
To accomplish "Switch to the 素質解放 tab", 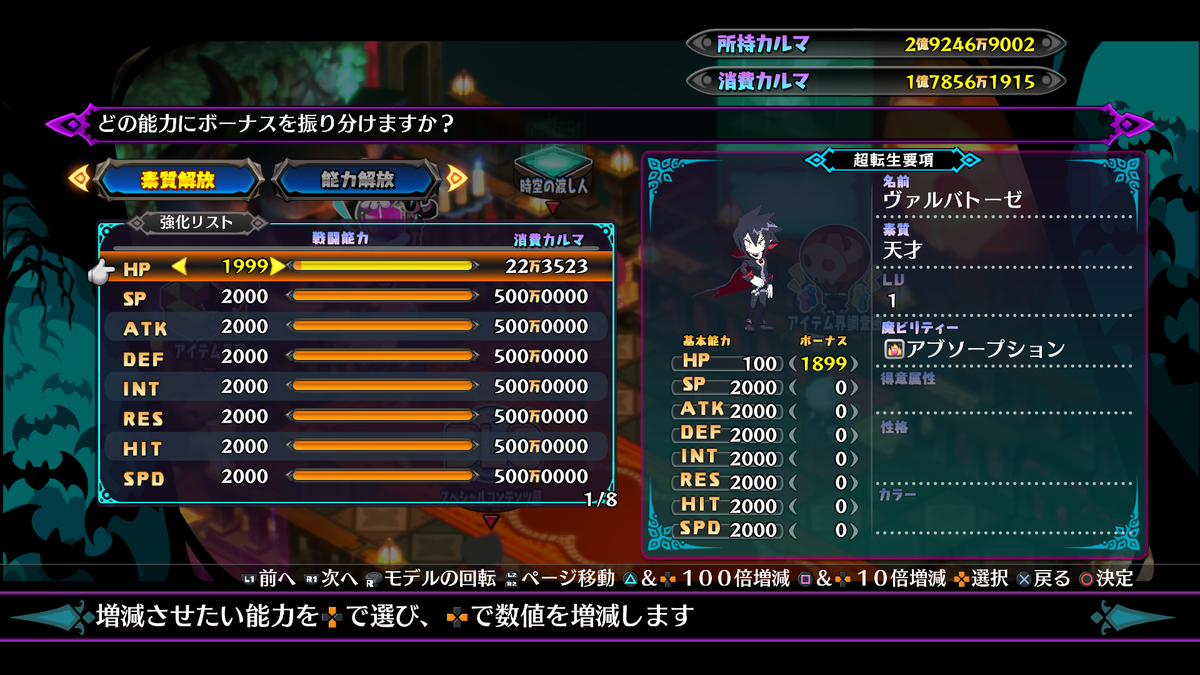I will pyautogui.click(x=178, y=180).
